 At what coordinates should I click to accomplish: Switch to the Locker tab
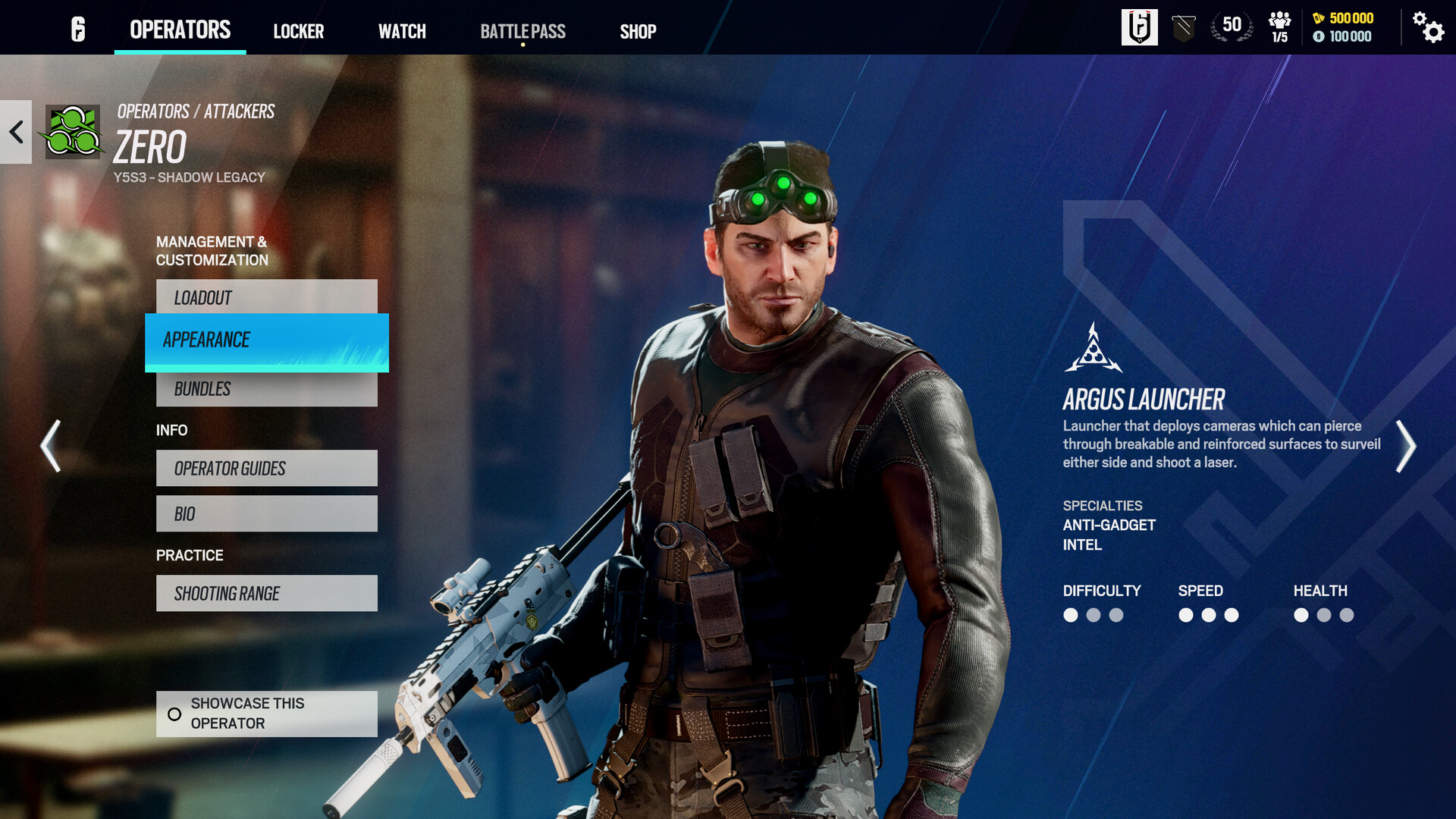click(x=299, y=31)
